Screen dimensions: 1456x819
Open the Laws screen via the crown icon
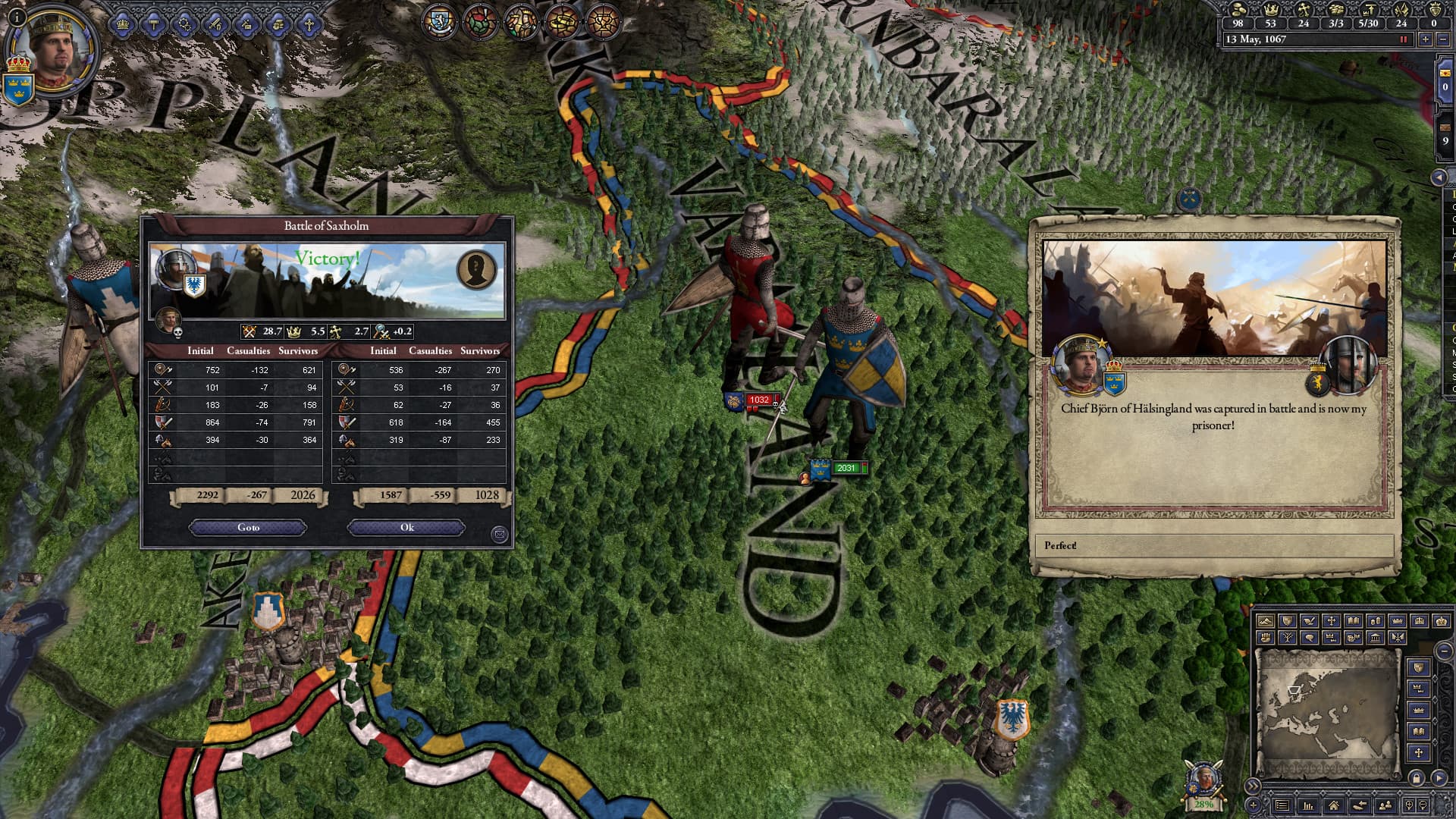click(122, 24)
